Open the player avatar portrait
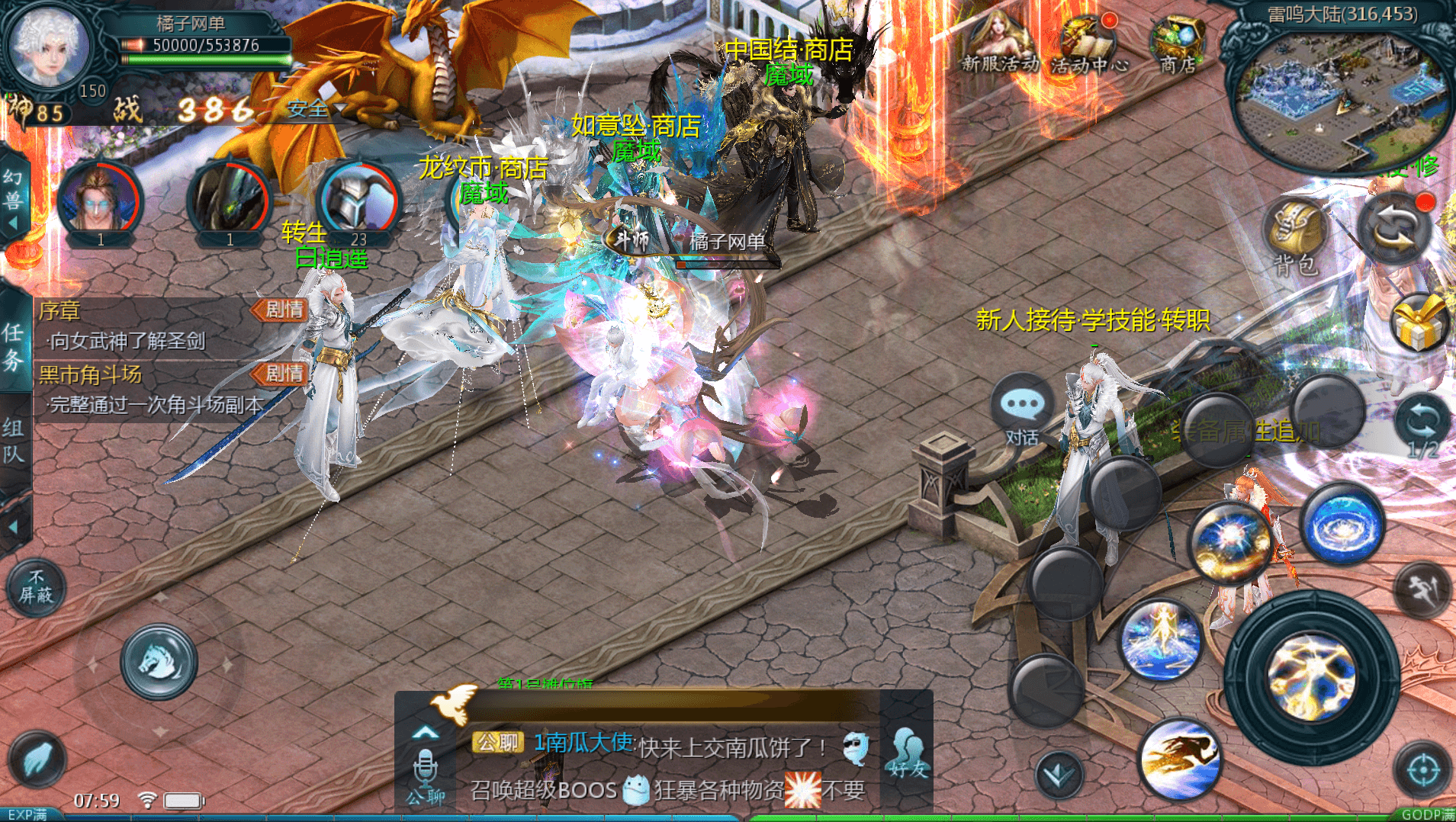 click(49, 46)
